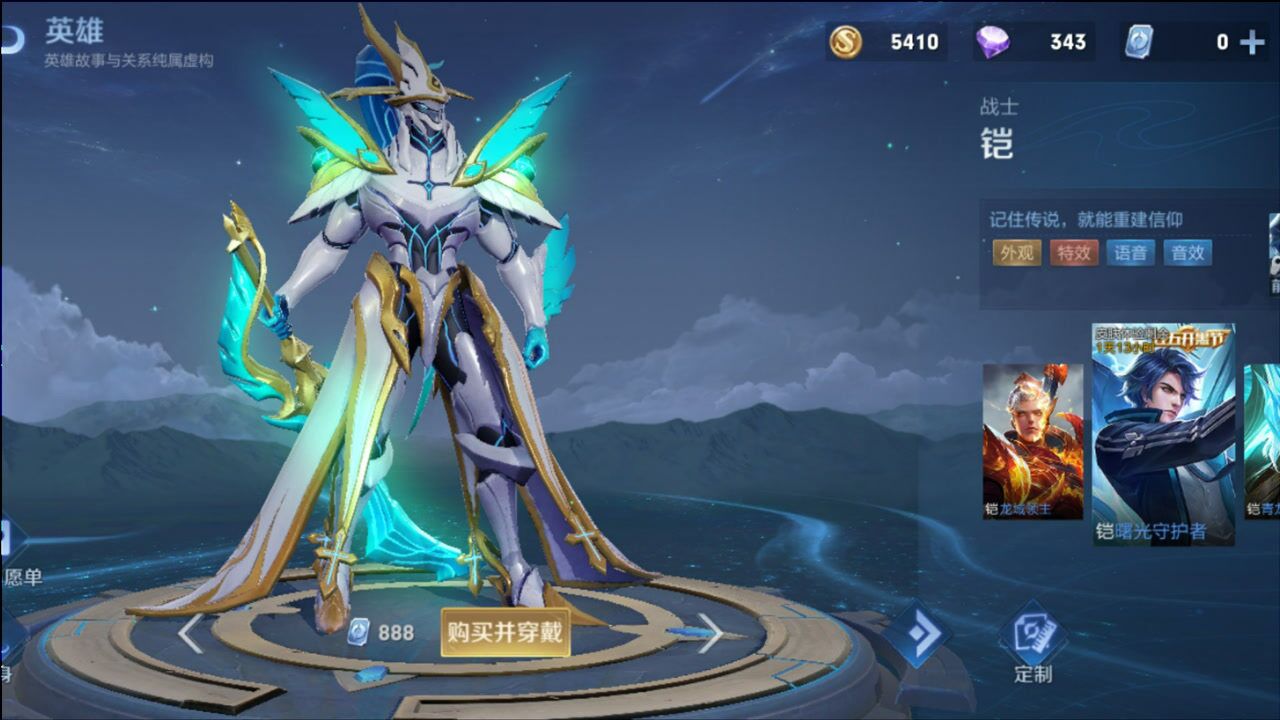Click the 购买并穿戴 buy-and-equip button

tap(505, 633)
